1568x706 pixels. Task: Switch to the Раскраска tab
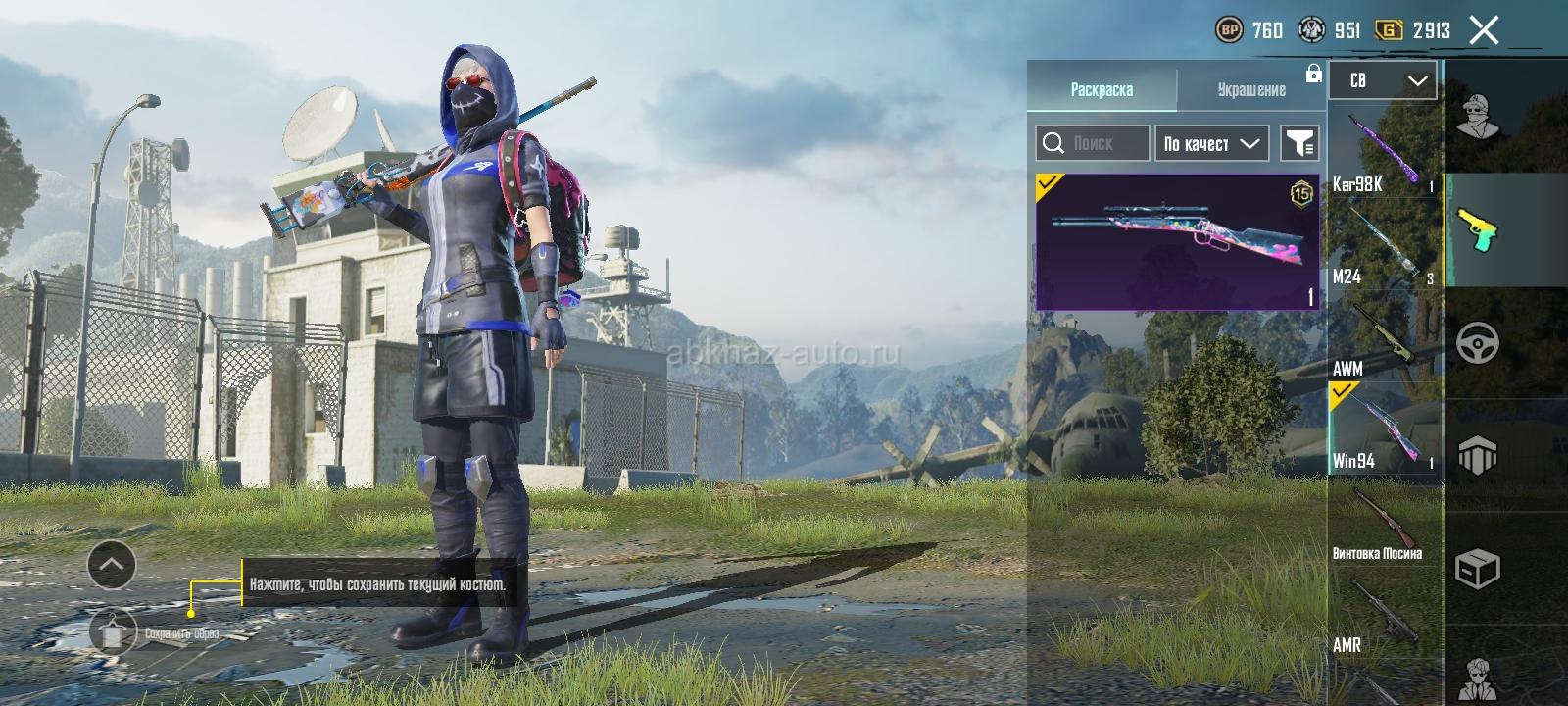(x=1102, y=89)
